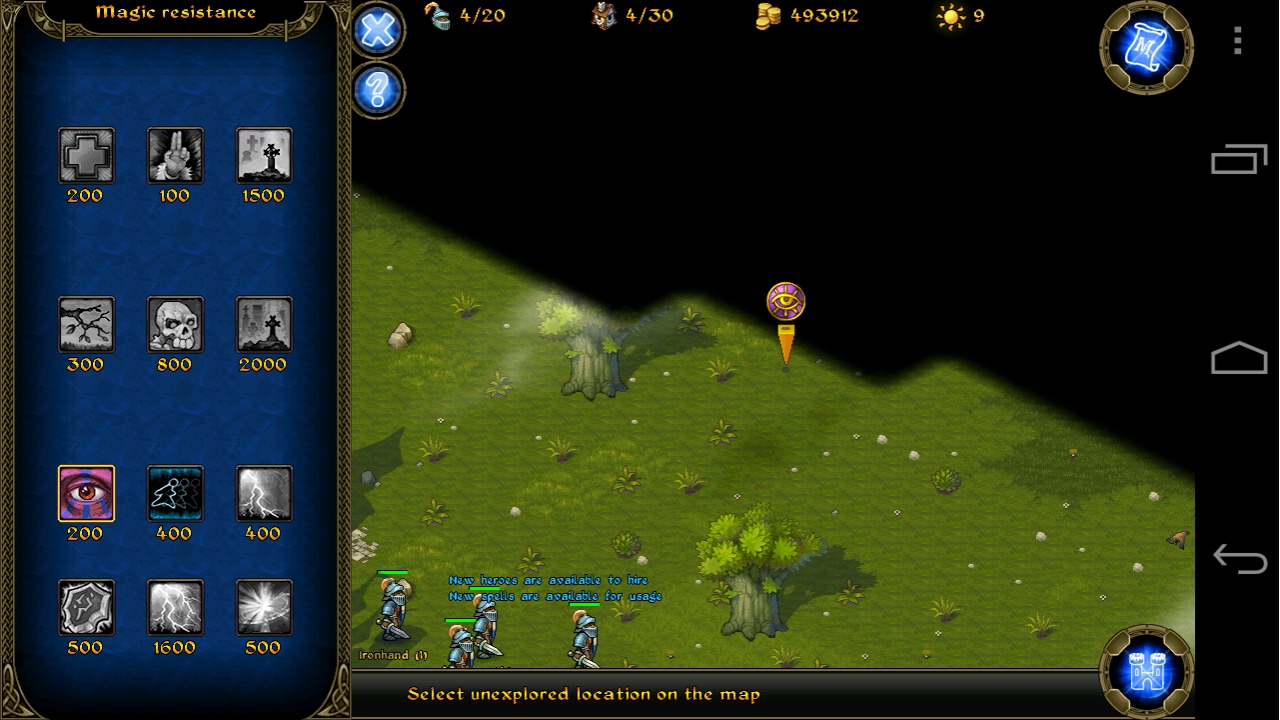This screenshot has height=720, width=1280.
Task: Activate the running figures speed spell
Action: pyautogui.click(x=175, y=493)
